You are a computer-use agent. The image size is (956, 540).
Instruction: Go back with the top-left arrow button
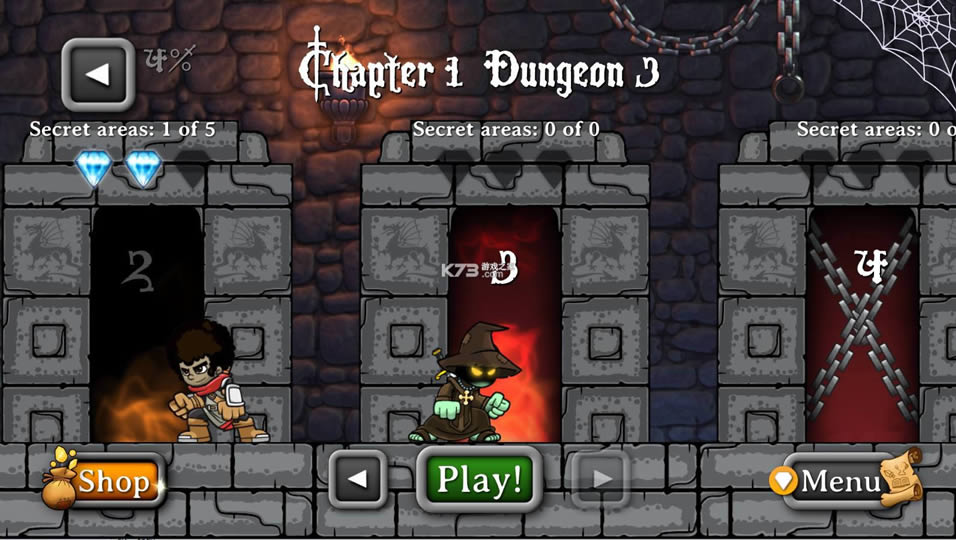[x=97, y=73]
